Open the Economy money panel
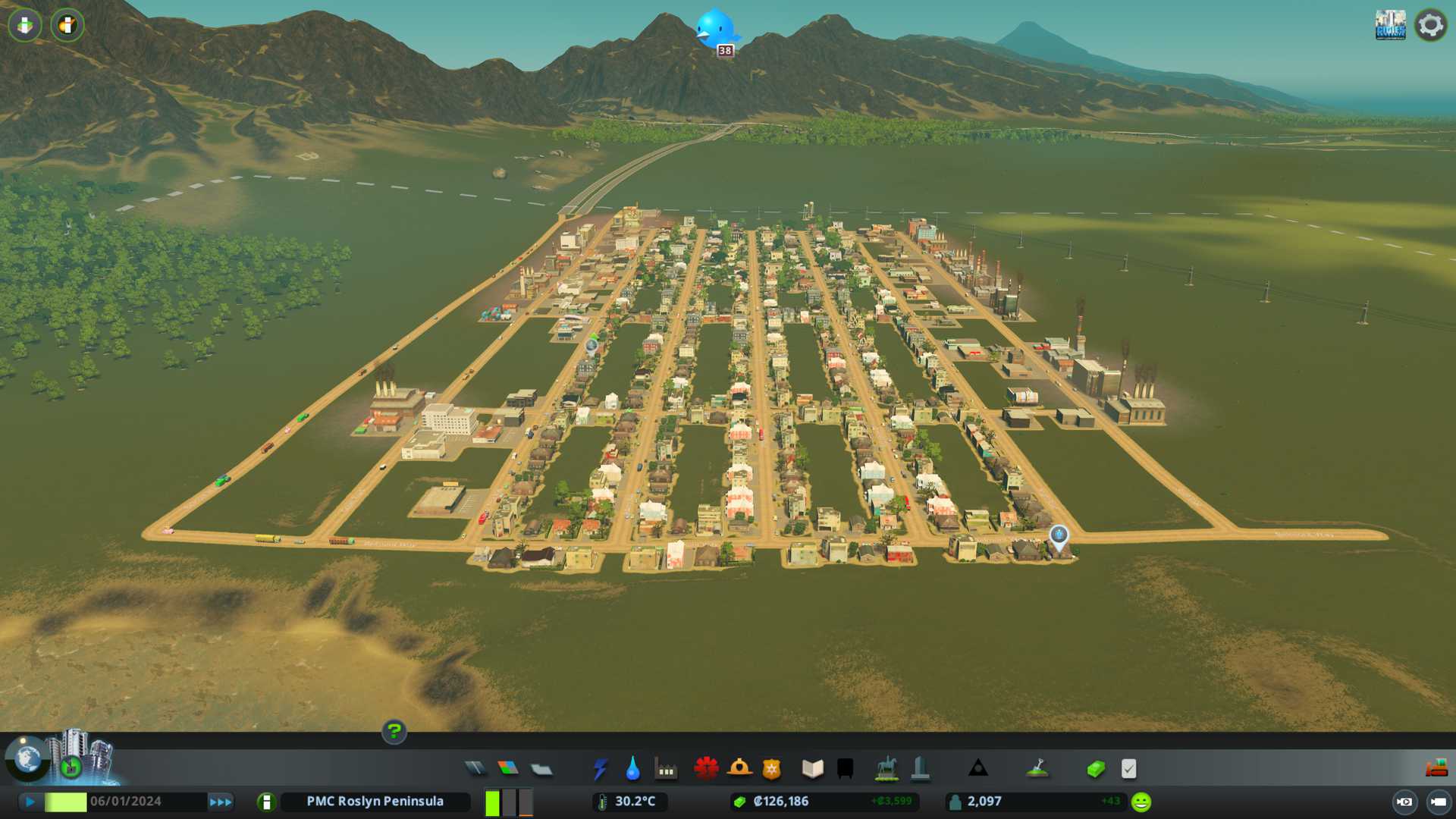This screenshot has width=1456, height=819. coord(1095,769)
